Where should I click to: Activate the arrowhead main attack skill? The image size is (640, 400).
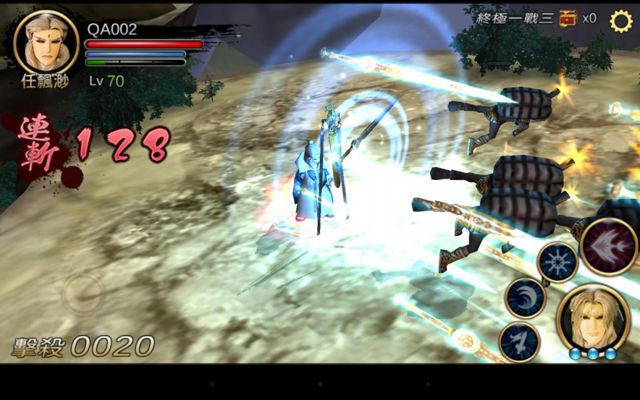pos(609,245)
